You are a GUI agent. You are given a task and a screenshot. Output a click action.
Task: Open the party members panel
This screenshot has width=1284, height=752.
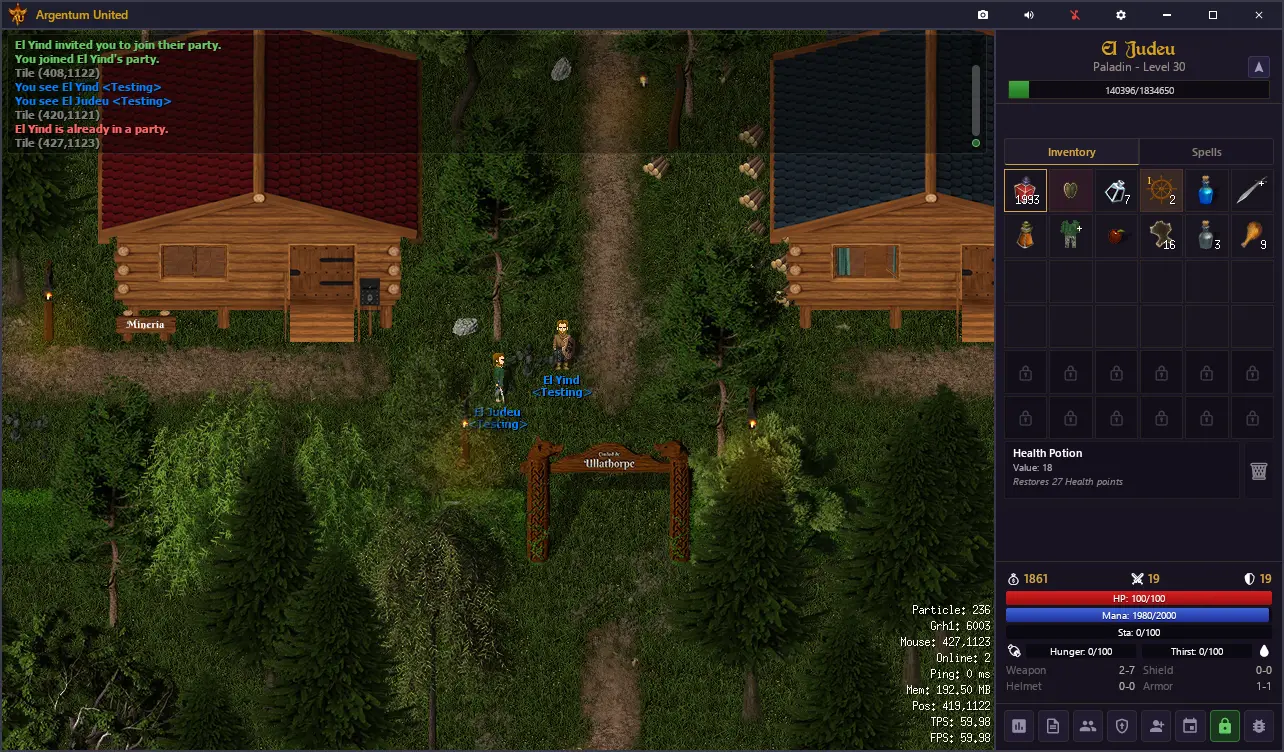(x=1088, y=726)
